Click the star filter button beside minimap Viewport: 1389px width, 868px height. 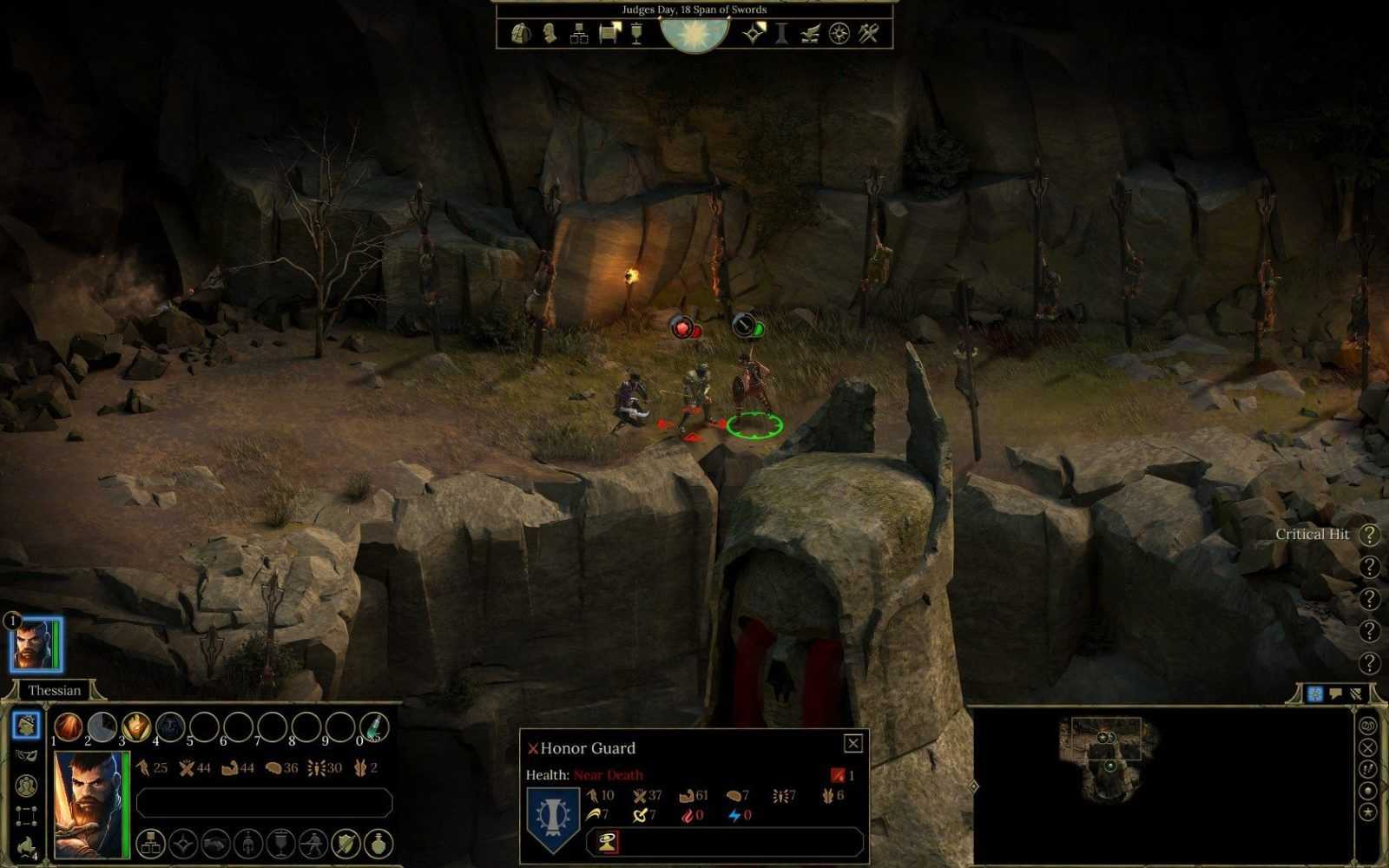coord(1368,812)
